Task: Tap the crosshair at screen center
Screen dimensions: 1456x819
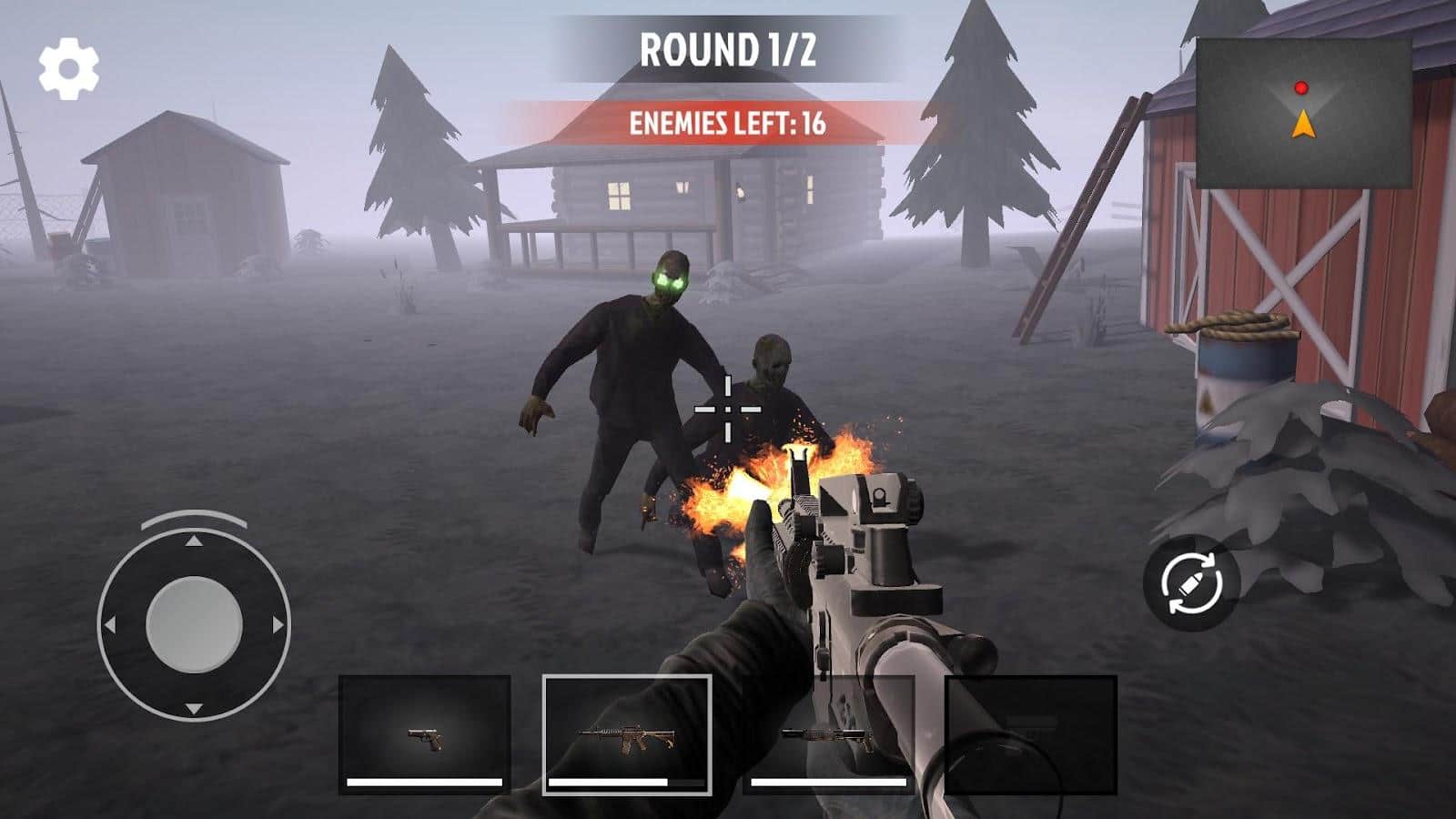Action: [x=728, y=408]
